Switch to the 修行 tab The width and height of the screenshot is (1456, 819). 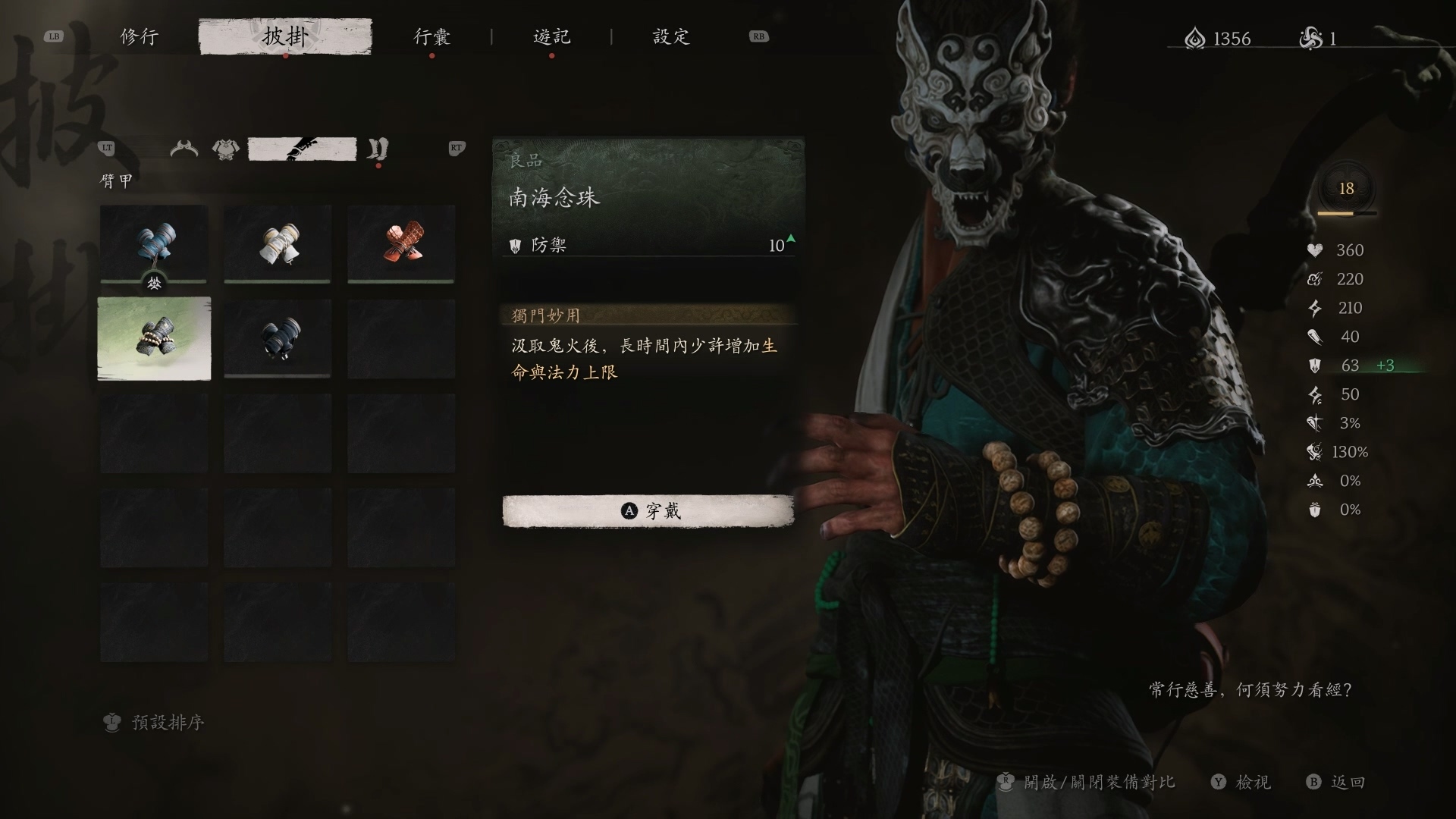click(x=139, y=36)
